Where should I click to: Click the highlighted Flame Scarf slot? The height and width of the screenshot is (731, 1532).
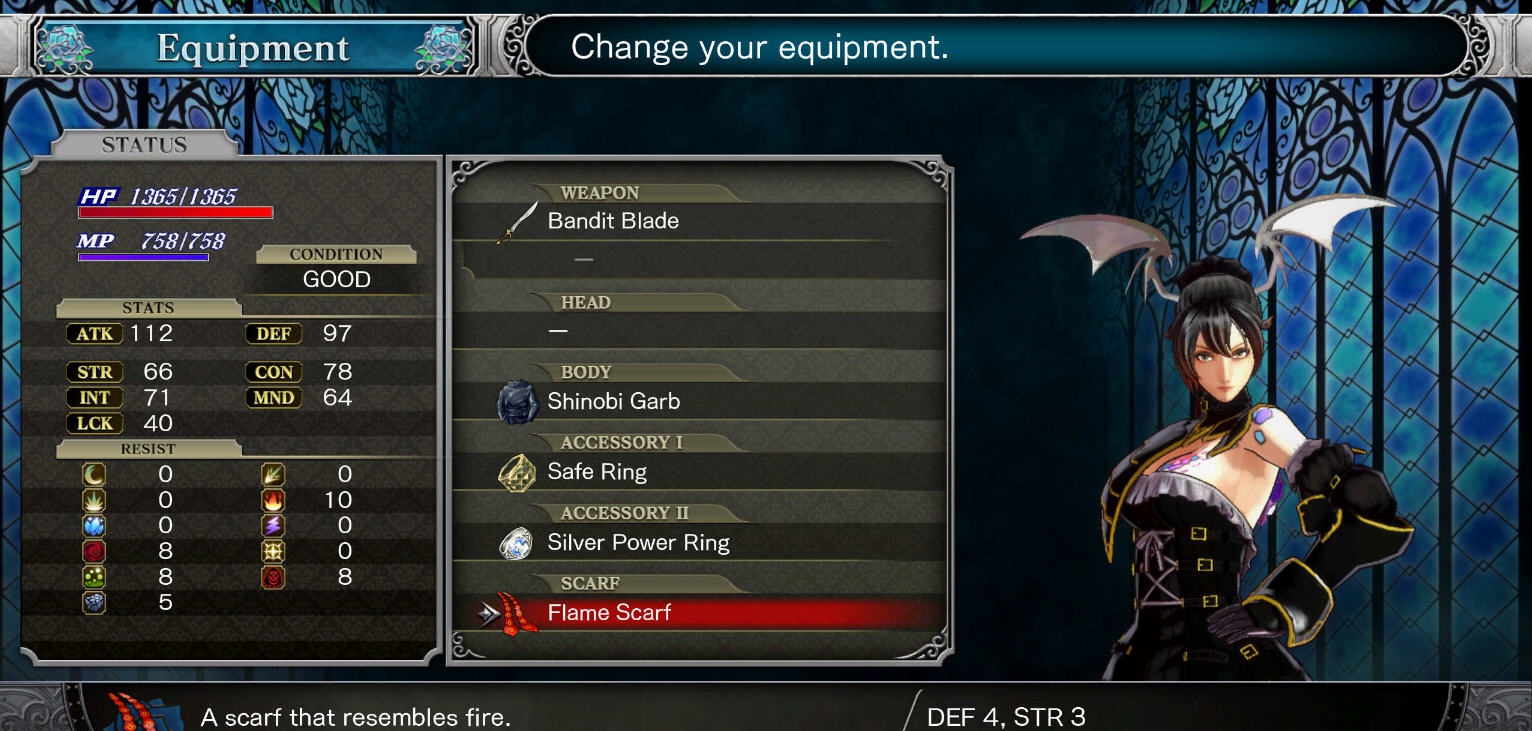(609, 613)
